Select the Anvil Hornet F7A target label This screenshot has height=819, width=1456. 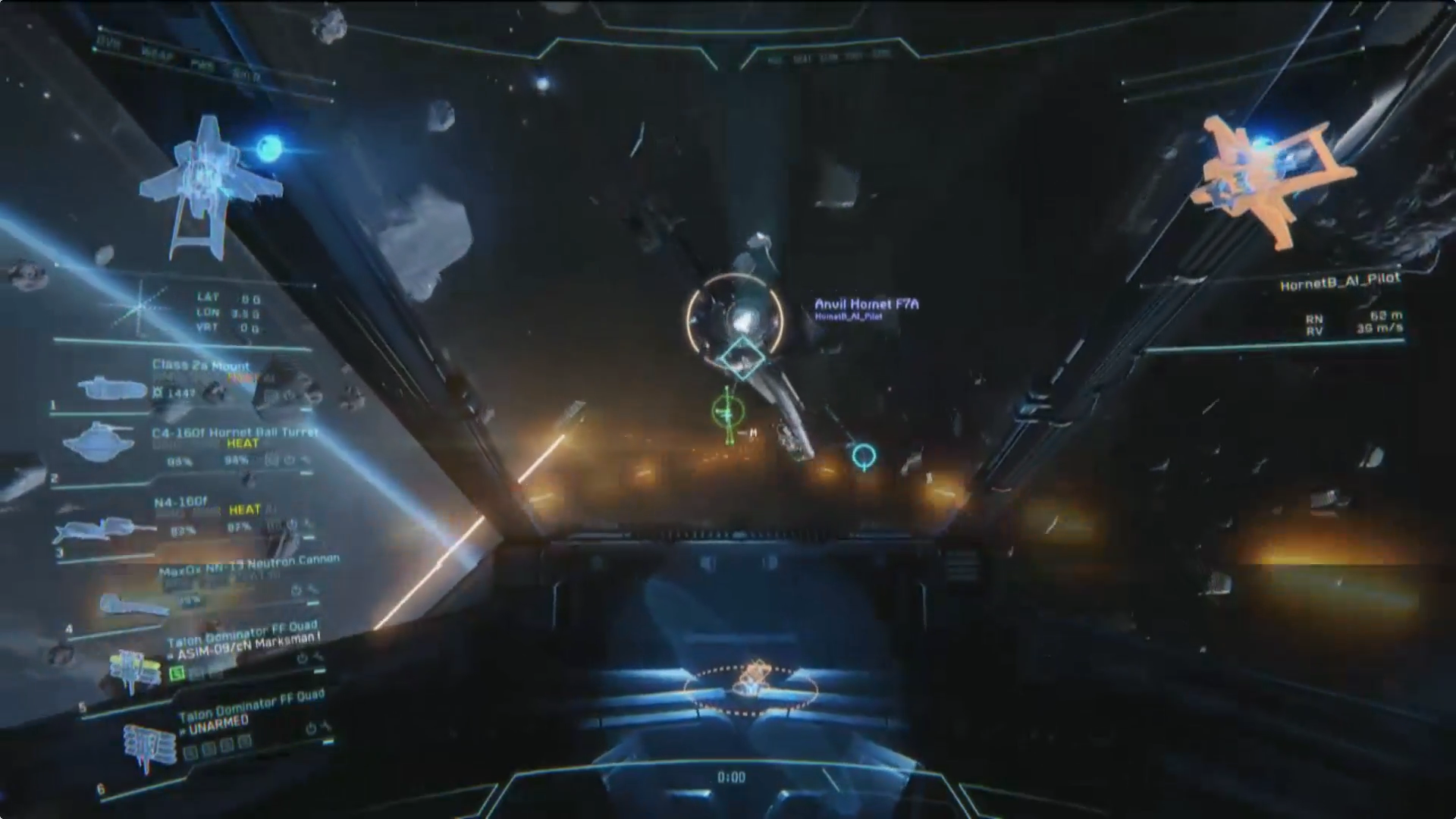click(x=866, y=305)
